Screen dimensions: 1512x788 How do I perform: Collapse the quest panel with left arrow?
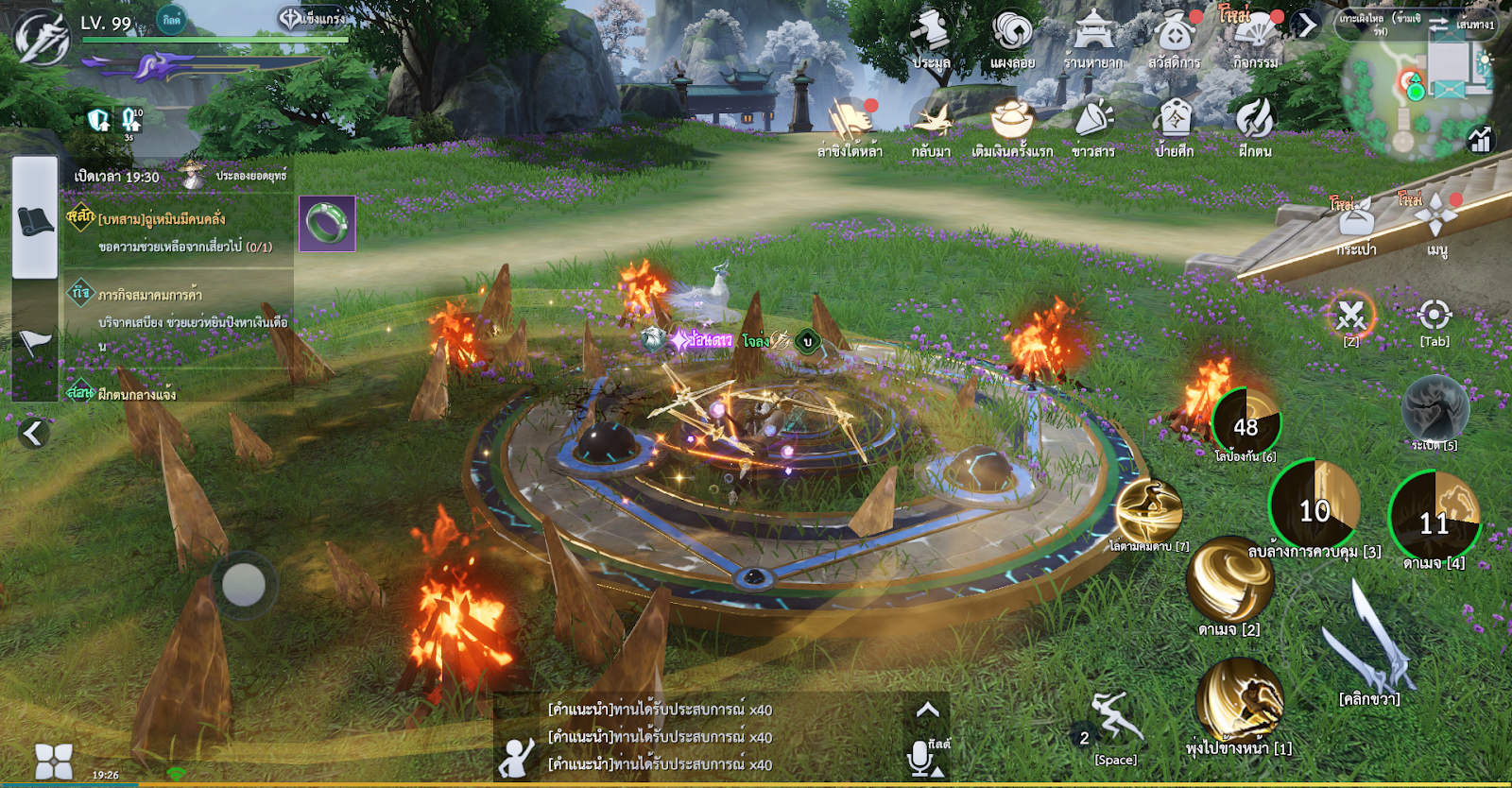33,433
